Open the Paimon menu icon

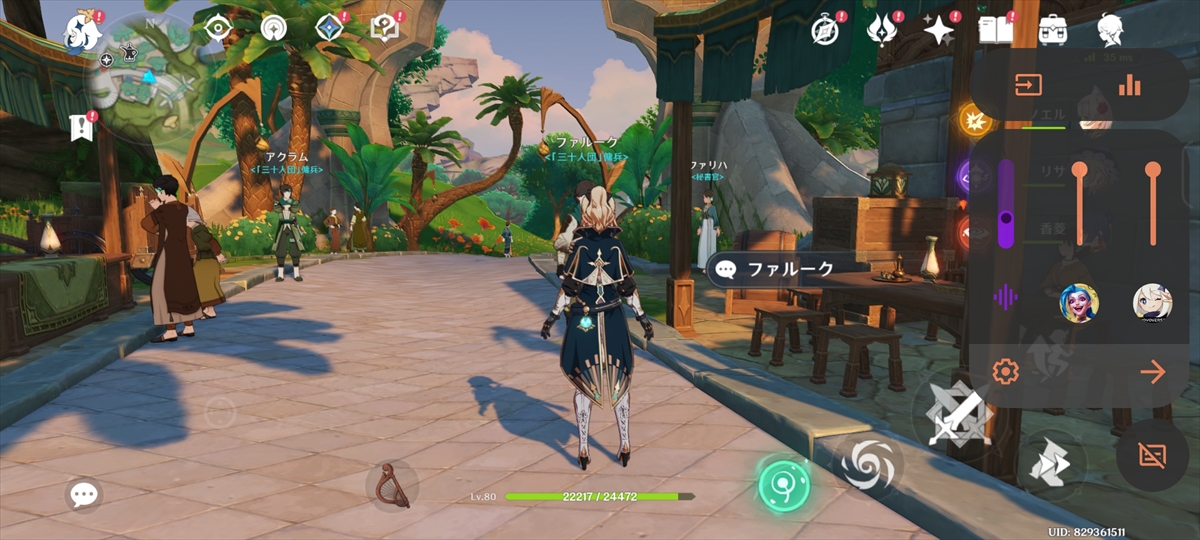pyautogui.click(x=79, y=31)
